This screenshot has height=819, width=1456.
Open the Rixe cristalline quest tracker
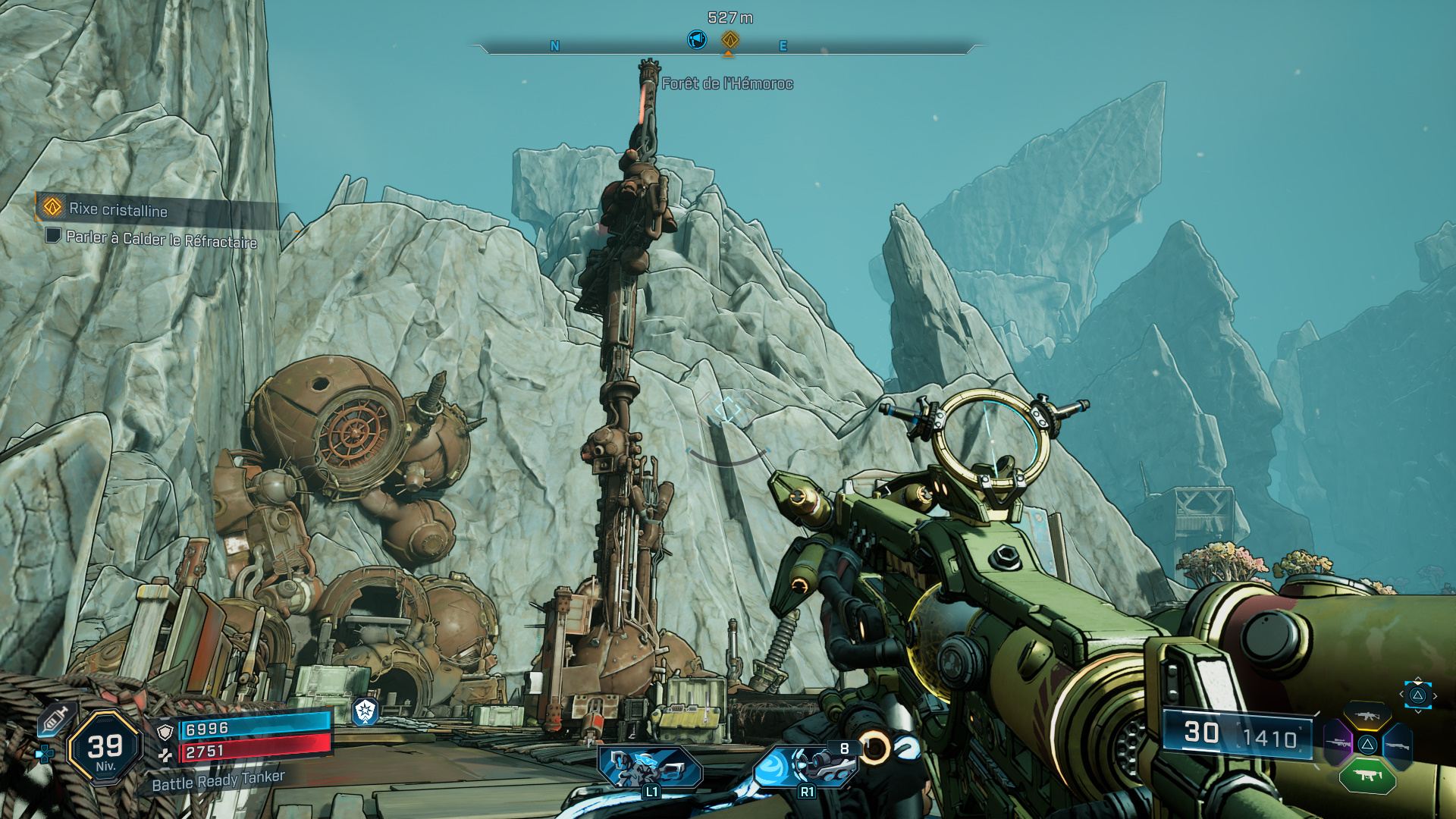point(118,209)
